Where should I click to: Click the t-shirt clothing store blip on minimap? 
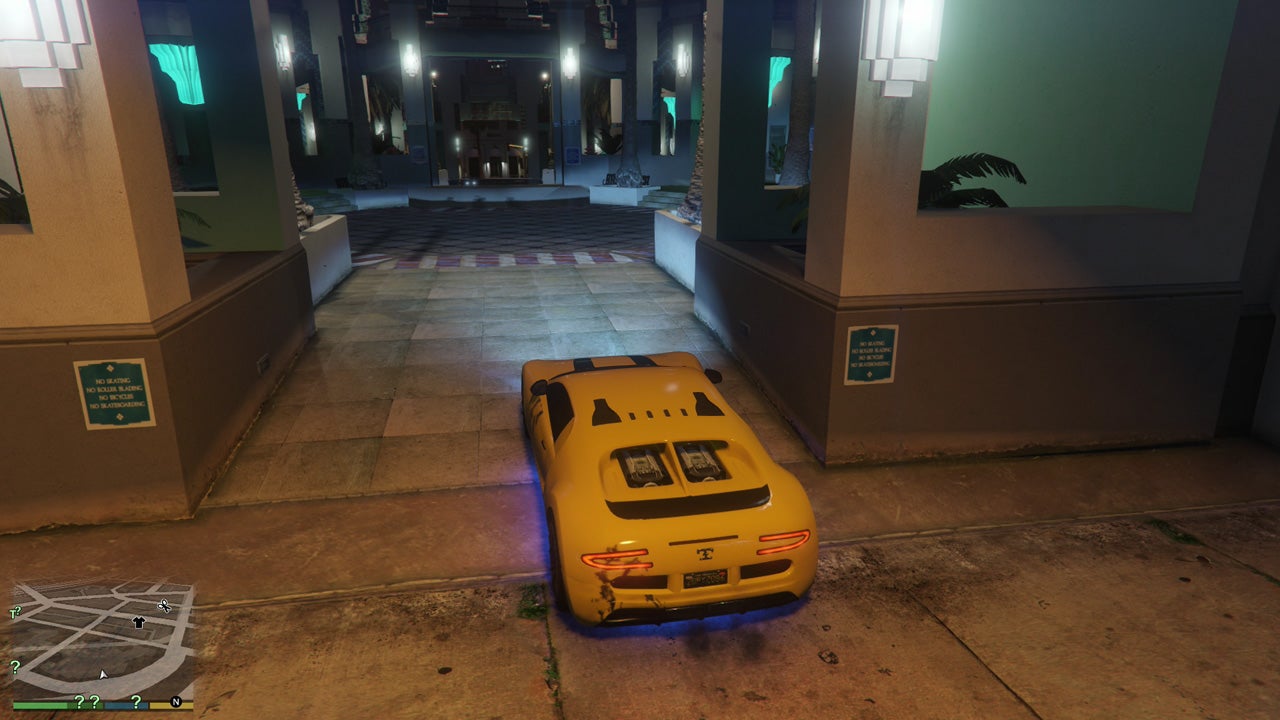[x=138, y=622]
